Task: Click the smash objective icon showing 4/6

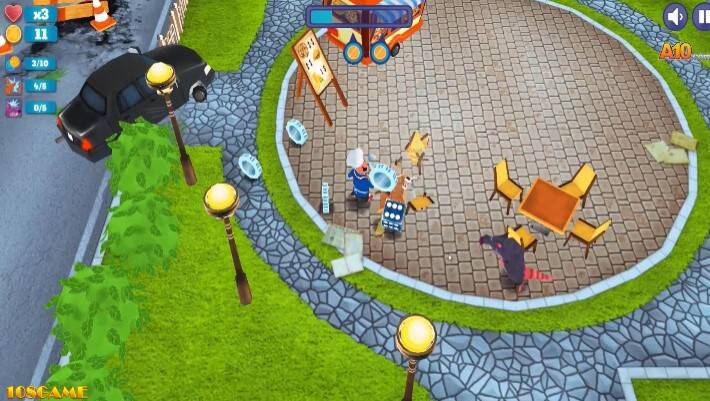Action: pyautogui.click(x=14, y=86)
